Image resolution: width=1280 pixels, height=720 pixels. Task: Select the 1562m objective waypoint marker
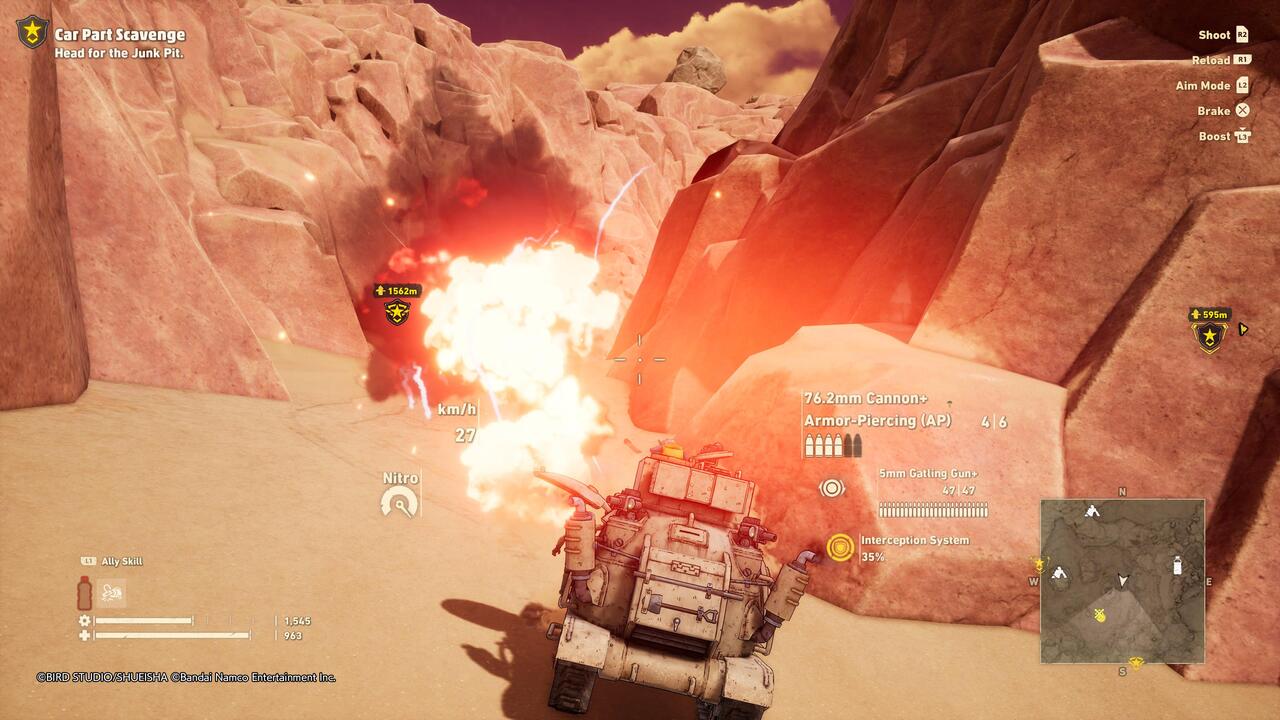[x=397, y=313]
